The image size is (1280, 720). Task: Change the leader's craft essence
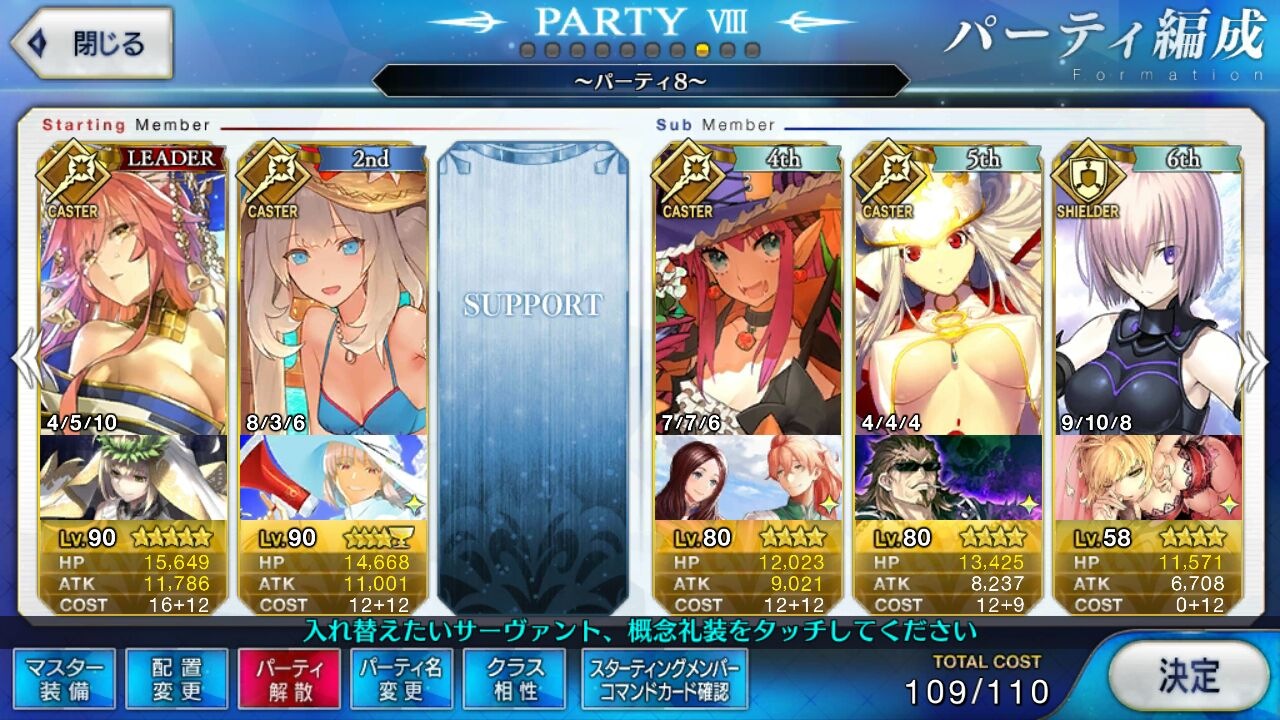(x=133, y=477)
